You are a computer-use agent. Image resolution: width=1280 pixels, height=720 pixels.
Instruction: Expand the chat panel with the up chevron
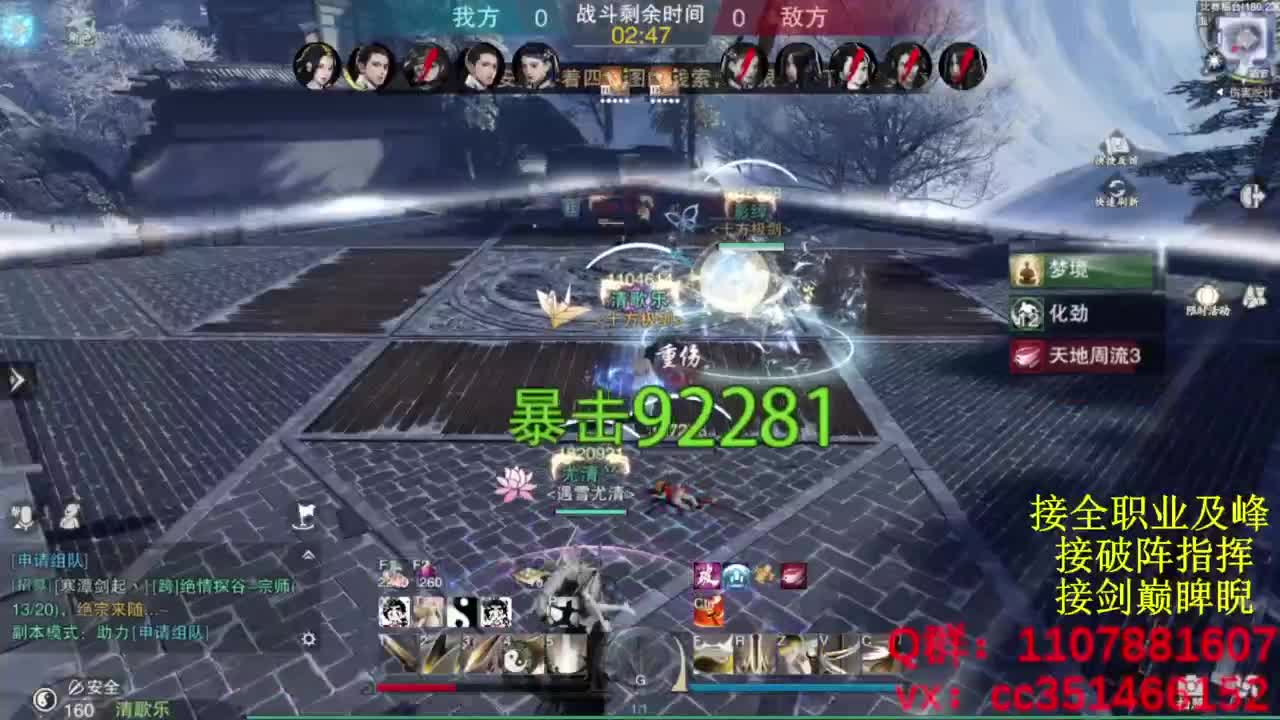pyautogui.click(x=306, y=554)
